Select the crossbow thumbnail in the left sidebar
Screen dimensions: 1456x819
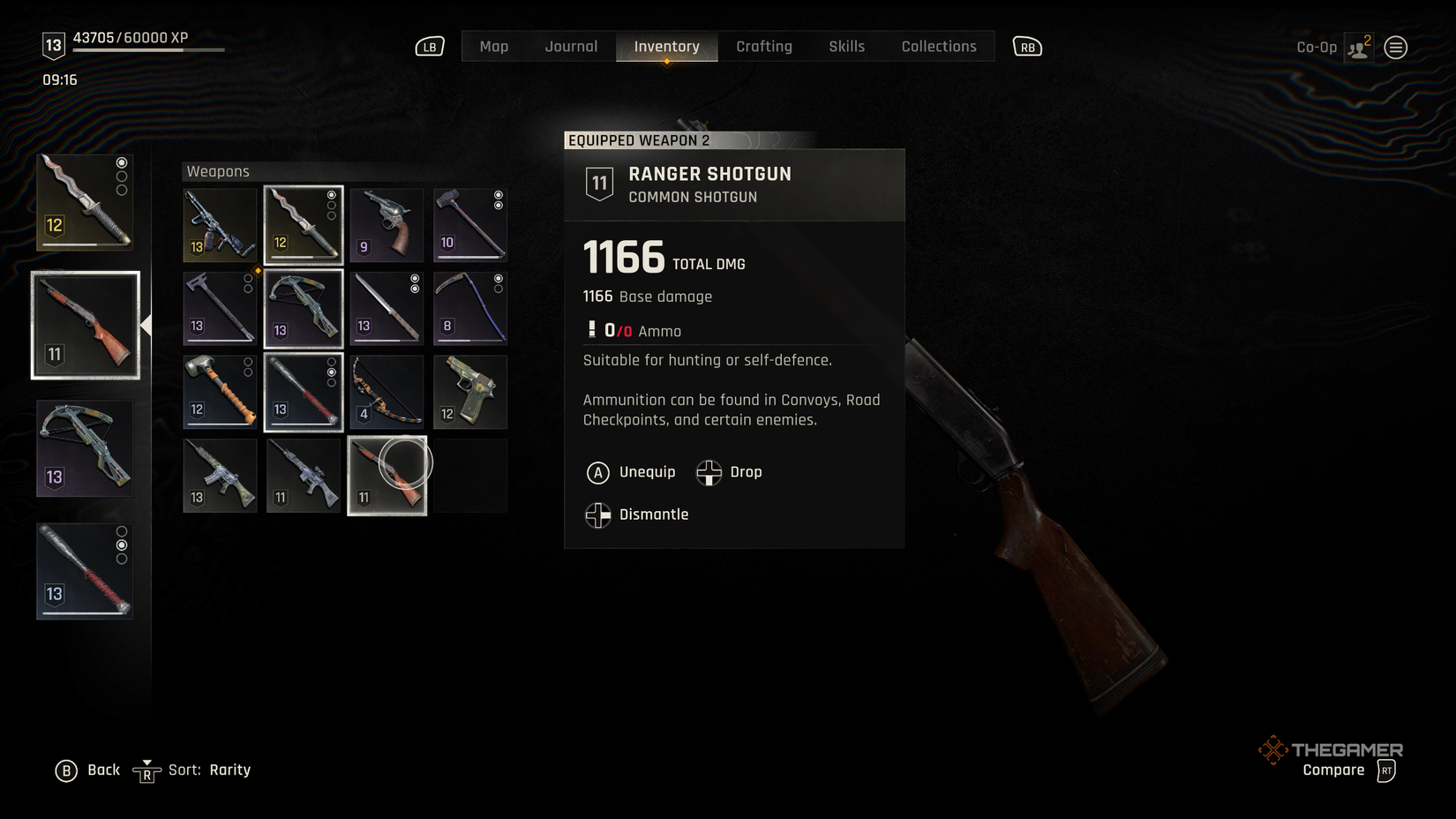point(84,447)
